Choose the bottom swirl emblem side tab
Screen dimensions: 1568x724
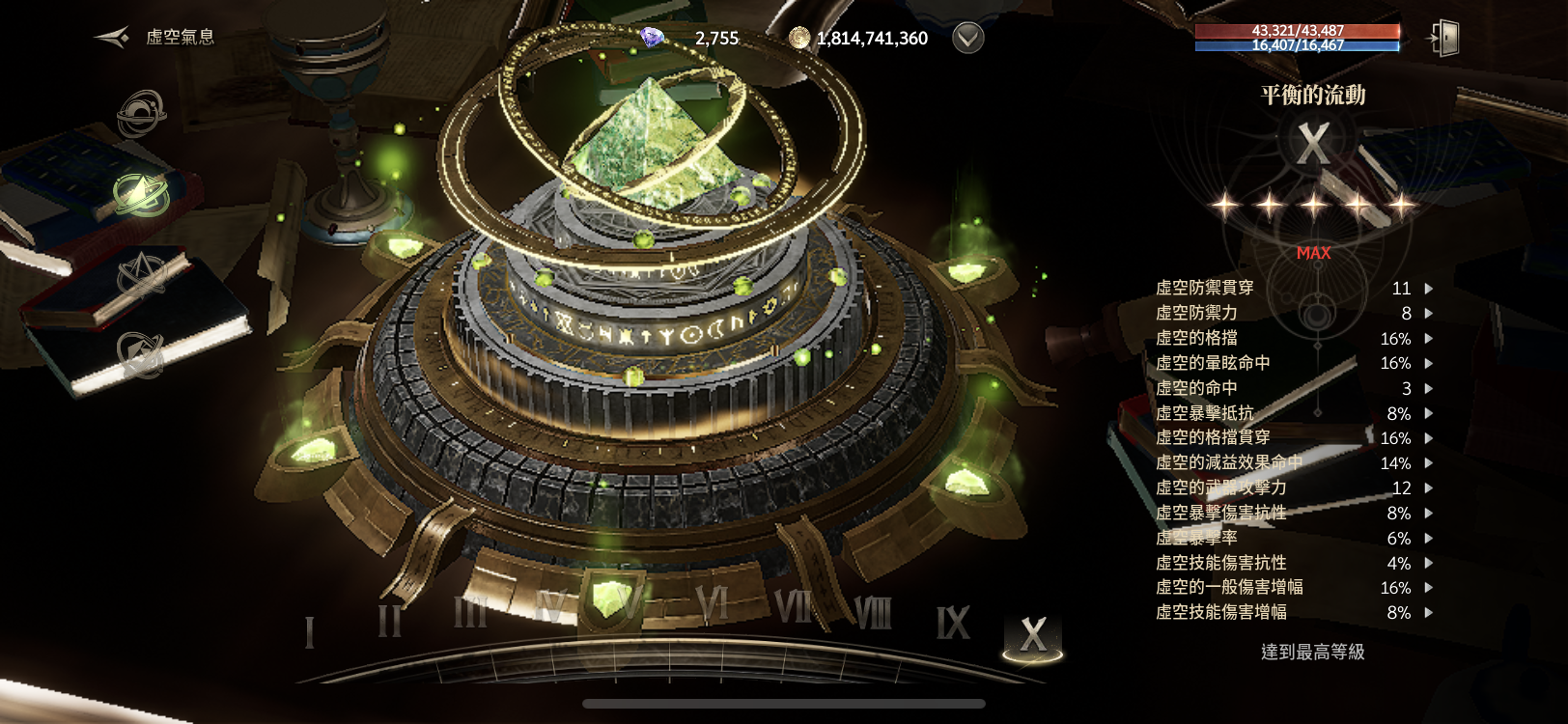coord(141,354)
